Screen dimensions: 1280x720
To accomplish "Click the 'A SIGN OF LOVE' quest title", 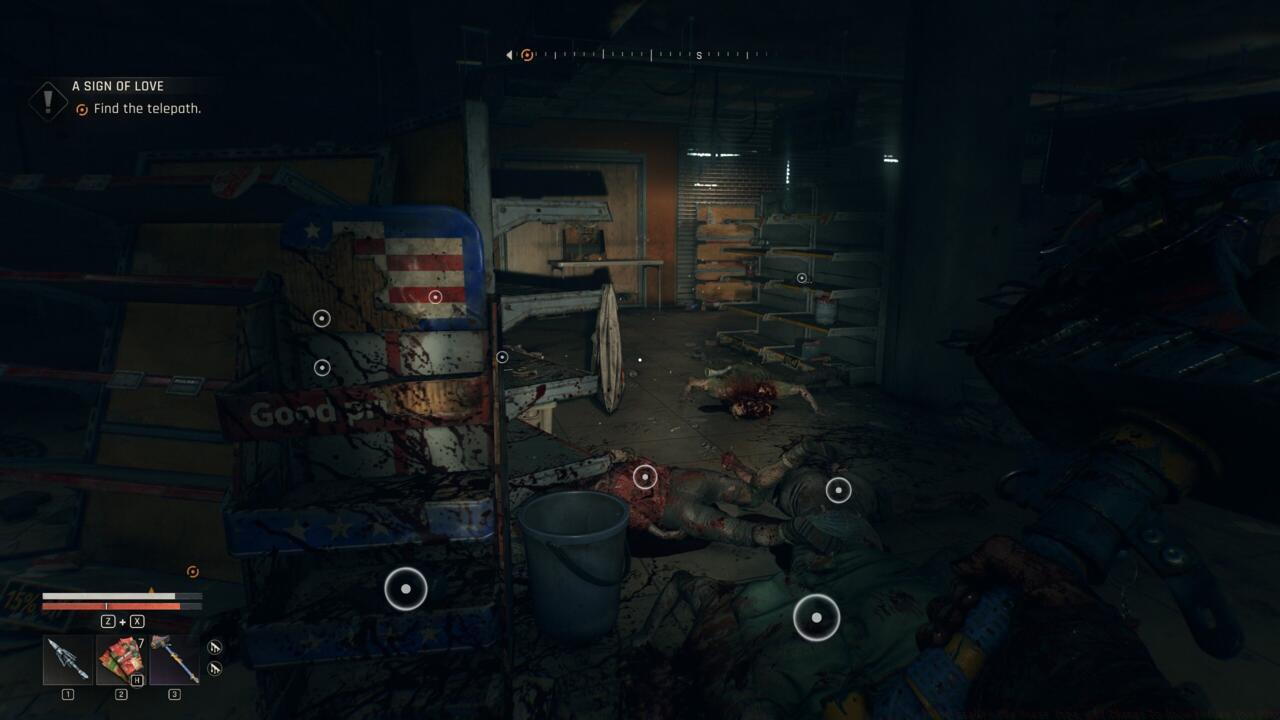I will [x=116, y=85].
